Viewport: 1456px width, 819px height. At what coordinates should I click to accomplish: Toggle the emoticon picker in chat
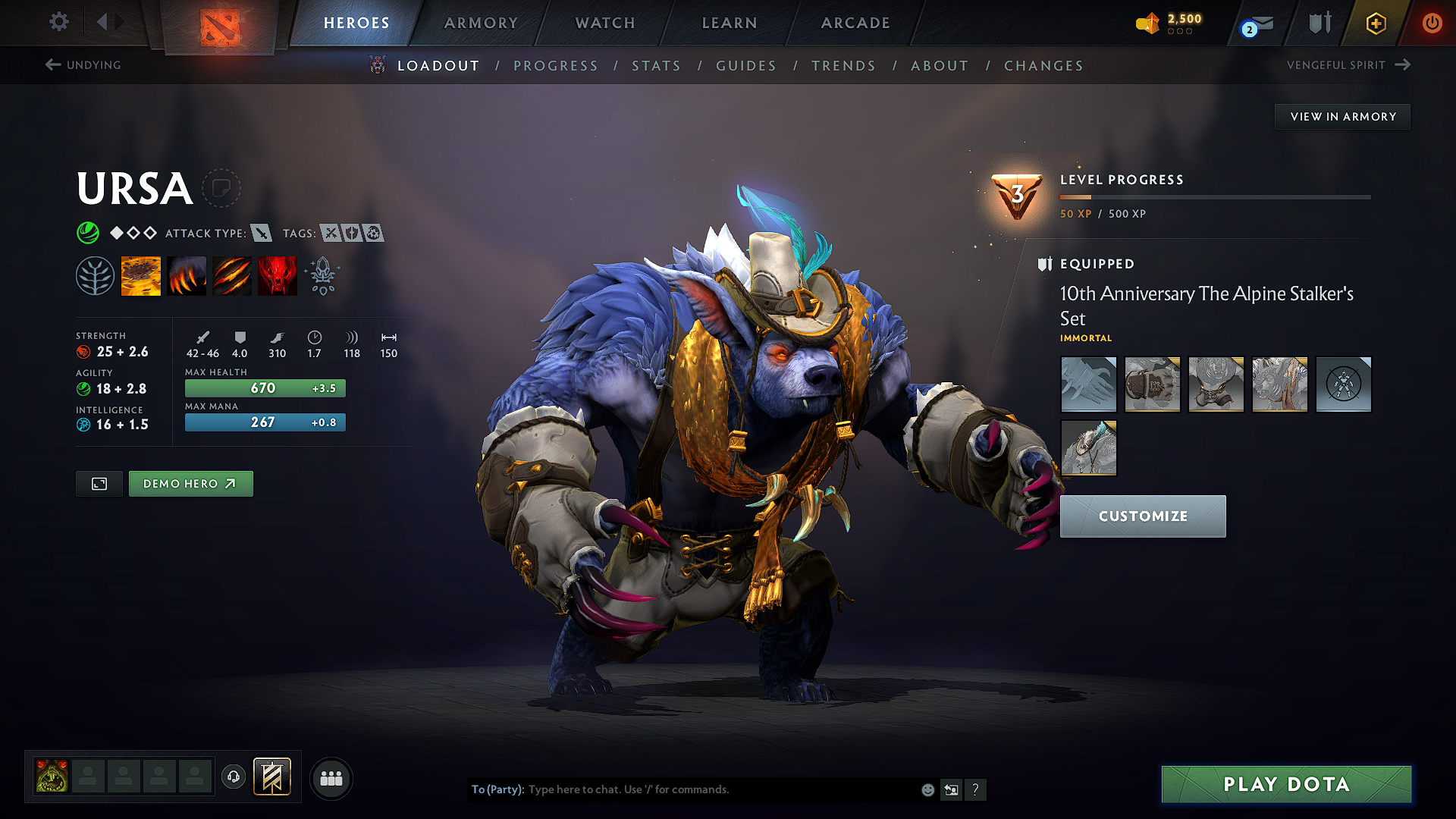click(927, 789)
